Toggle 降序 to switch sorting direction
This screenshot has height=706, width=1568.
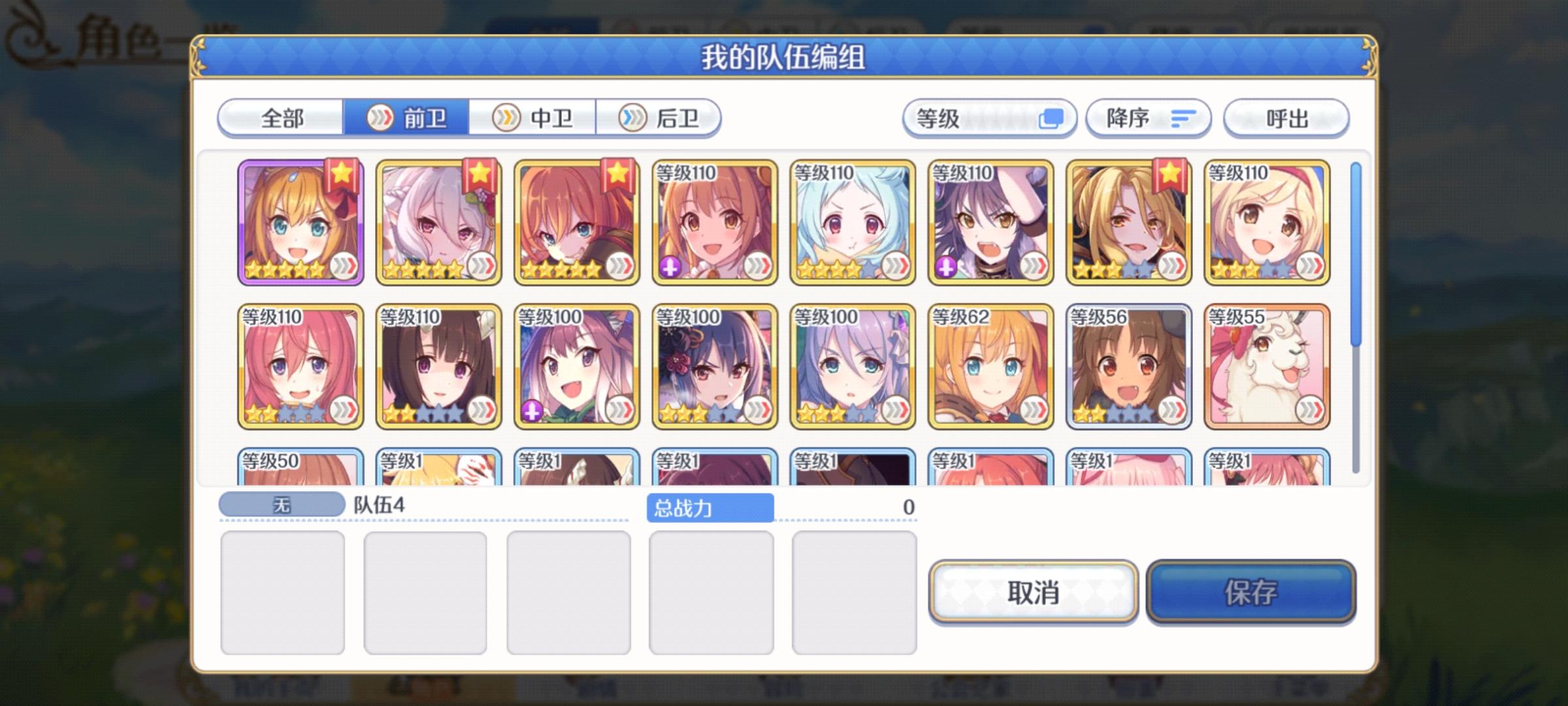(1148, 118)
